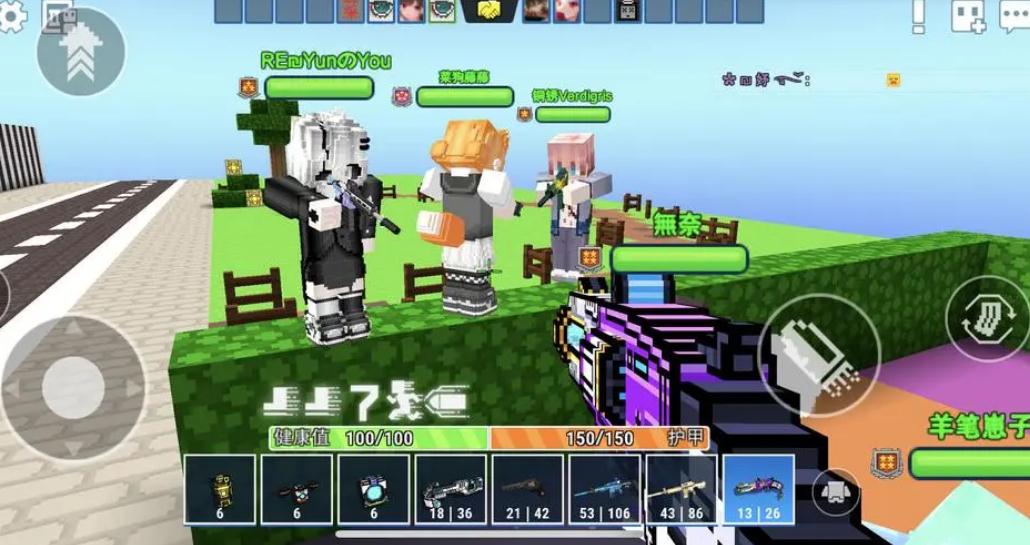Image resolution: width=1030 pixels, height=545 pixels.
Task: Select the yellow grenade hotbar slot
Action: pyautogui.click(x=221, y=490)
